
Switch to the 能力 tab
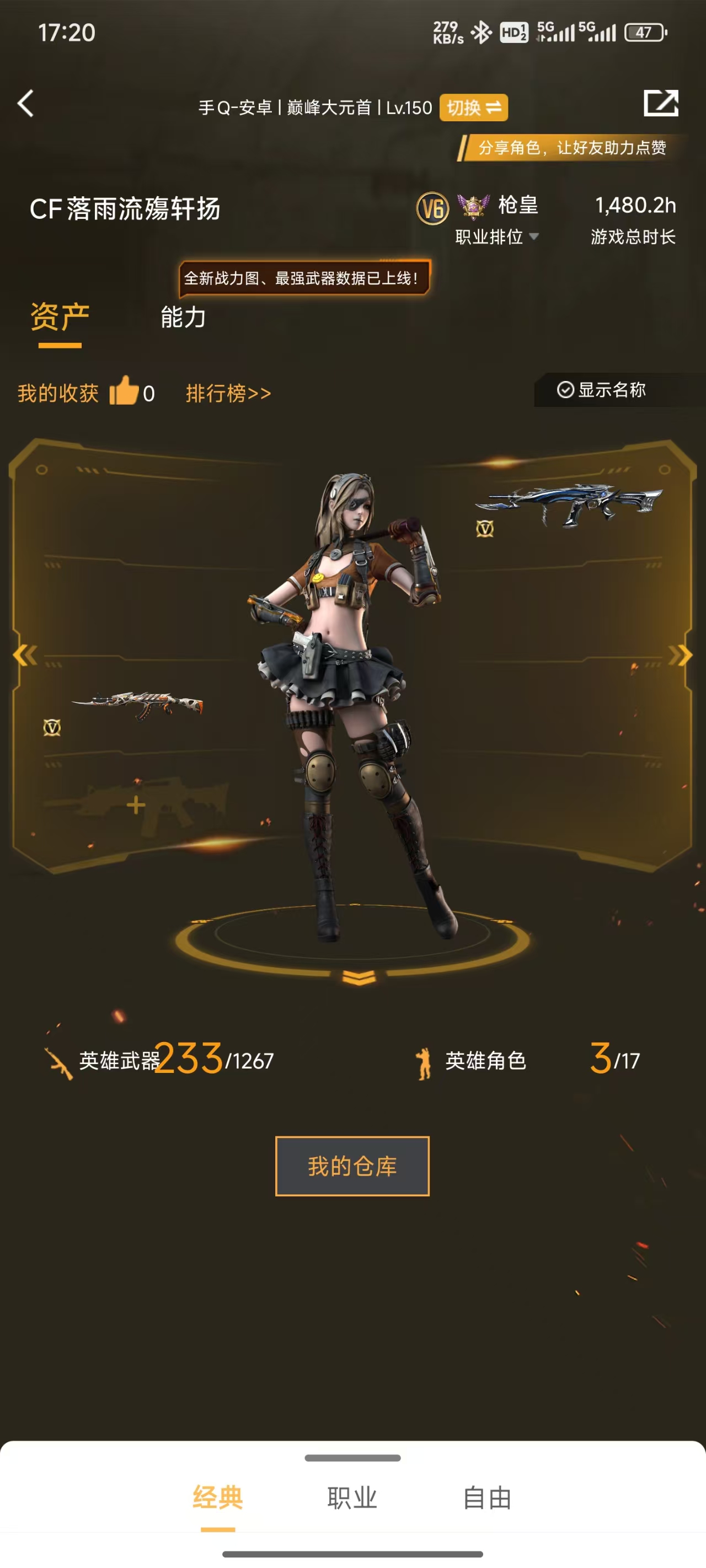[x=183, y=318]
